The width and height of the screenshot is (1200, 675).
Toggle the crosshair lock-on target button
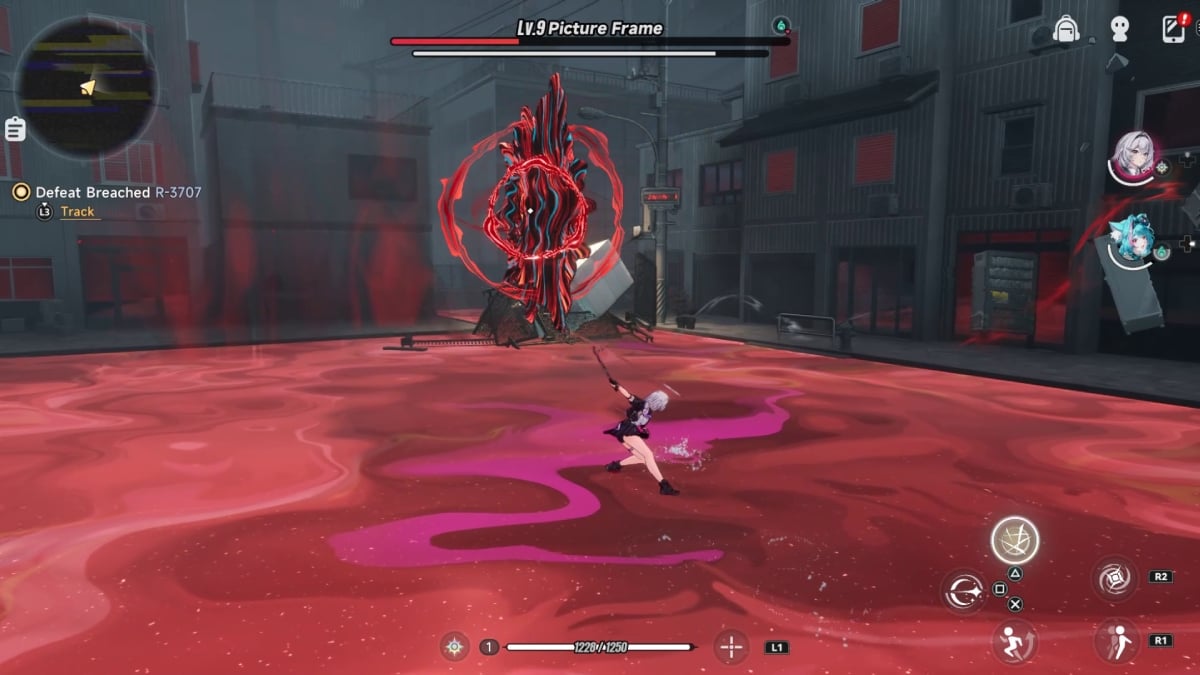[731, 647]
